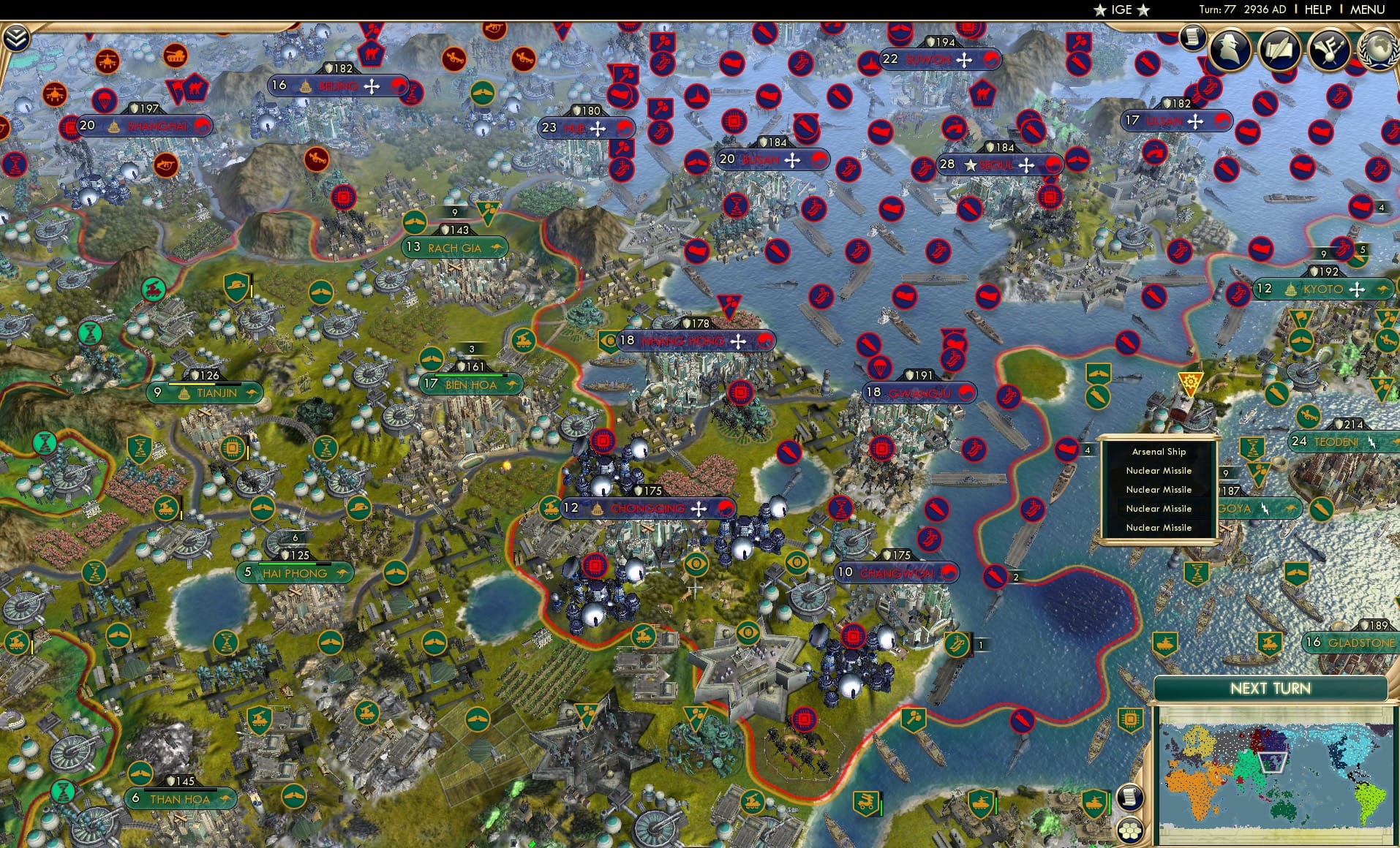The width and height of the screenshot is (1400, 848).
Task: Click the world minimap in bottom-right
Action: click(x=1276, y=775)
